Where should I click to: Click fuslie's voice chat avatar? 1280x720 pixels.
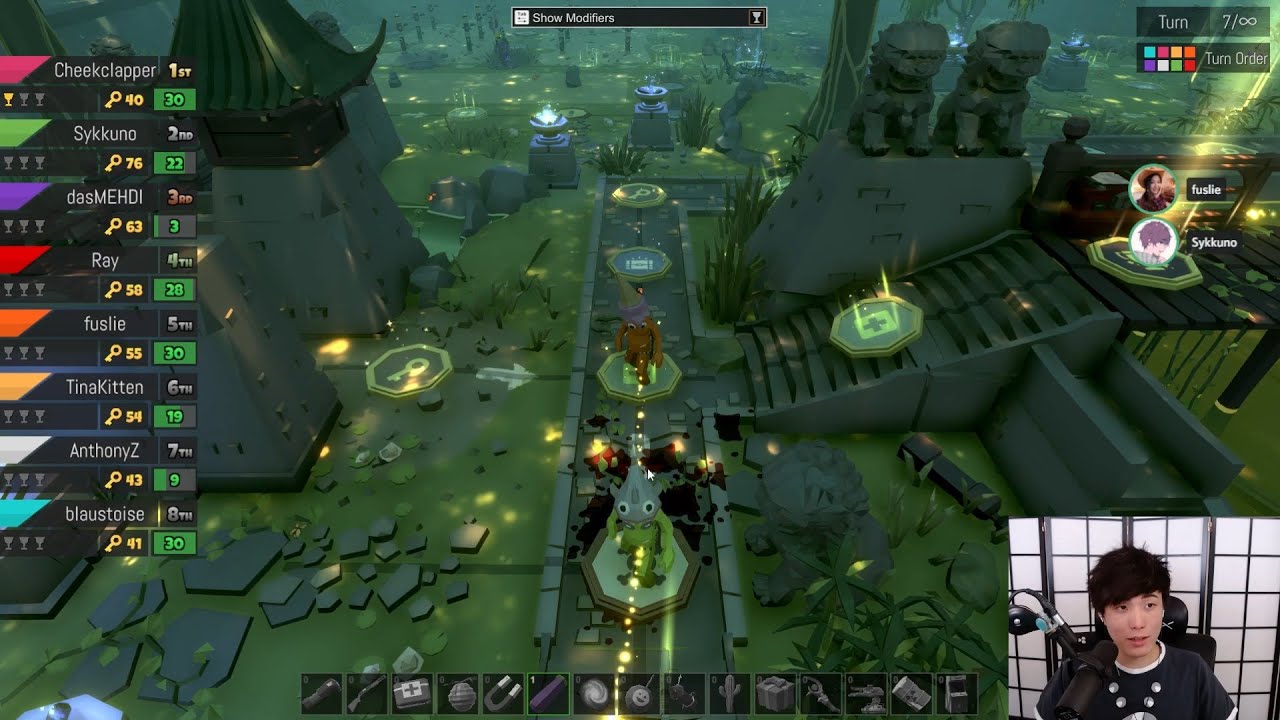1153,190
